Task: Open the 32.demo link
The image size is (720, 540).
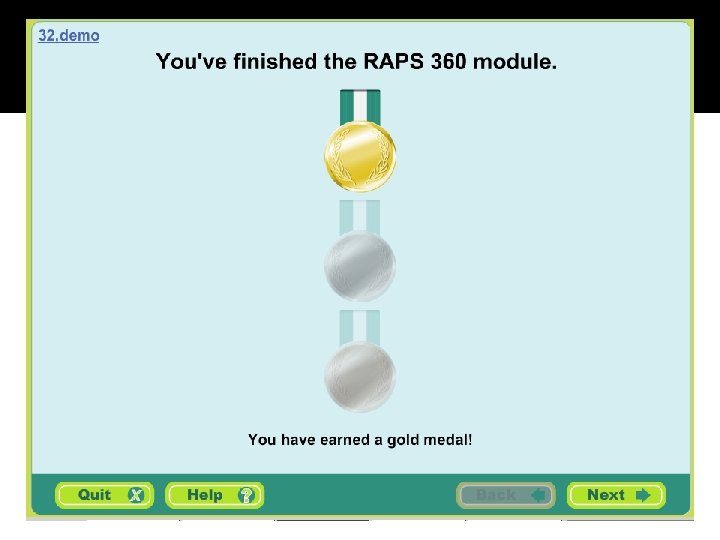Action: point(69,36)
